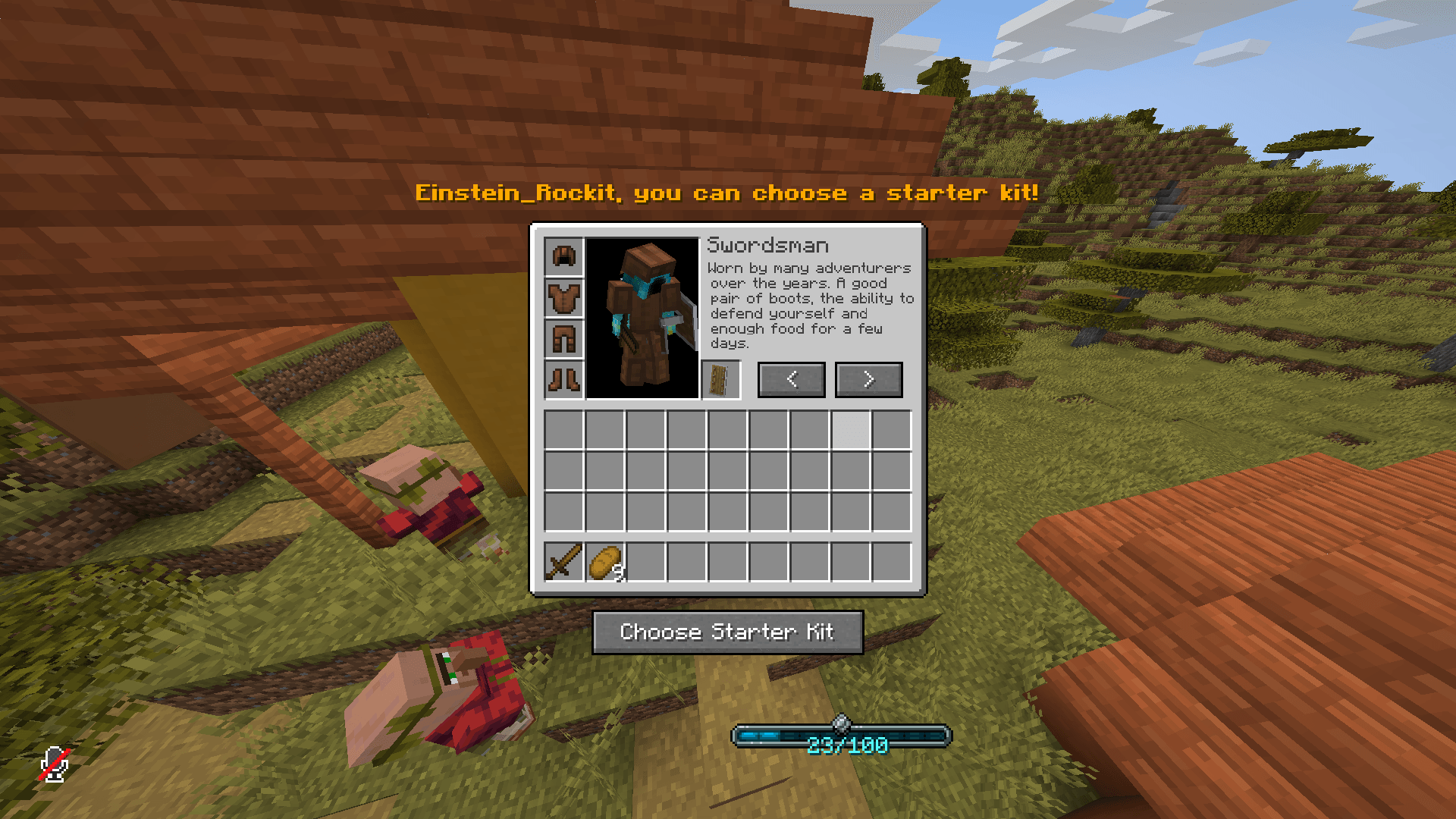Click the left arrow to view previous kit
The height and width of the screenshot is (819, 1456).
(791, 380)
